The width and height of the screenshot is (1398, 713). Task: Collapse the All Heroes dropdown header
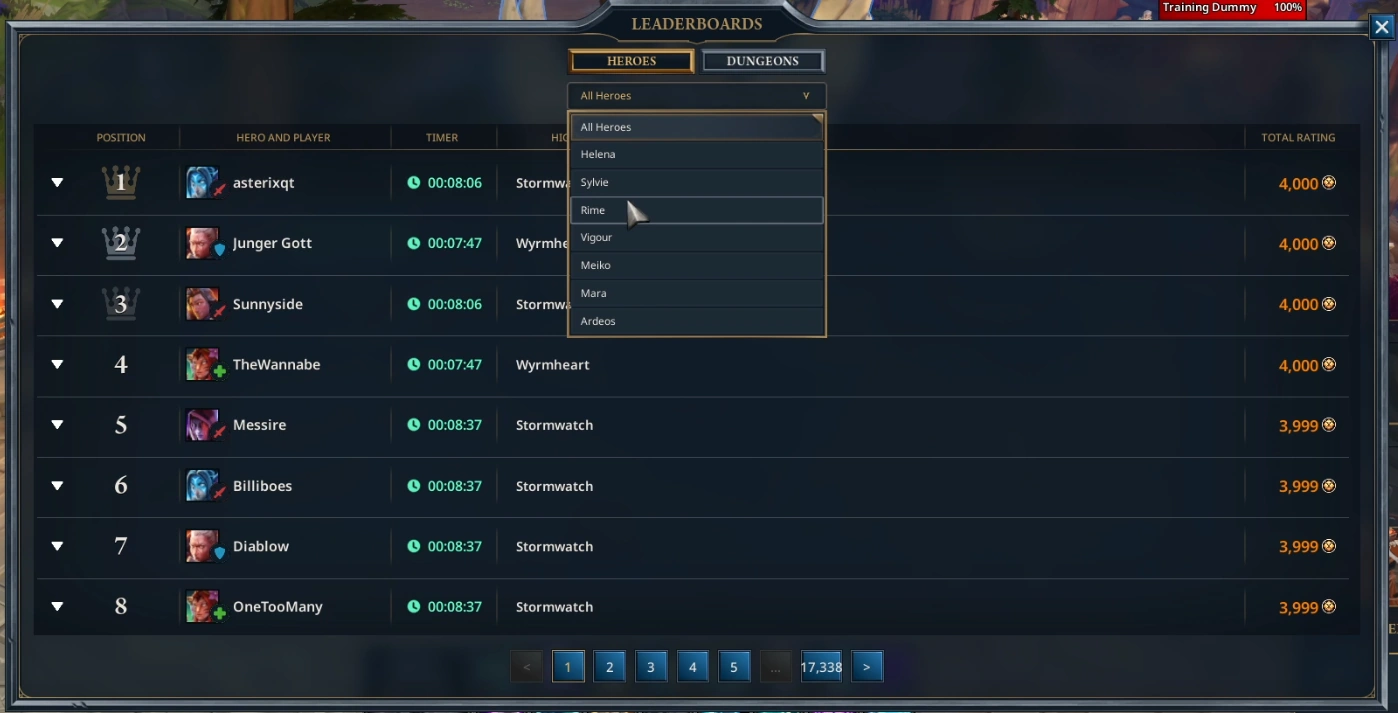[696, 96]
